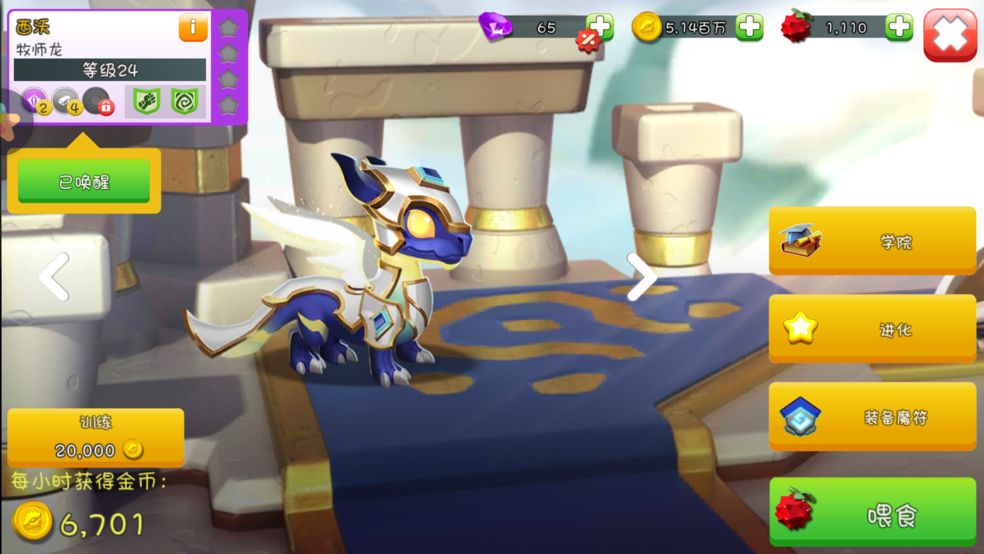984x554 pixels.
Task: Open the 装备魔符 equip rune menu
Action: click(872, 417)
